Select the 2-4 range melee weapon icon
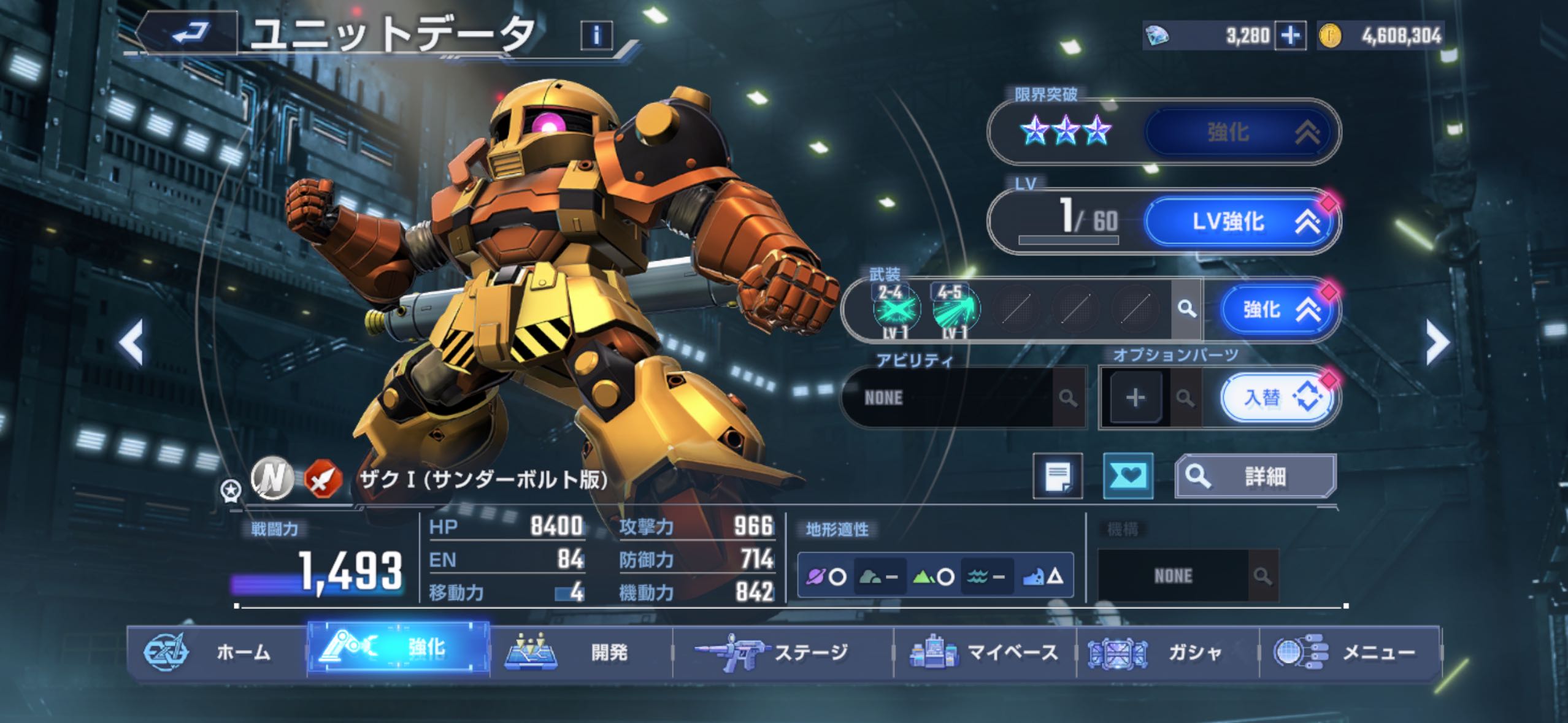Viewport: 1568px width, 723px height. point(896,308)
